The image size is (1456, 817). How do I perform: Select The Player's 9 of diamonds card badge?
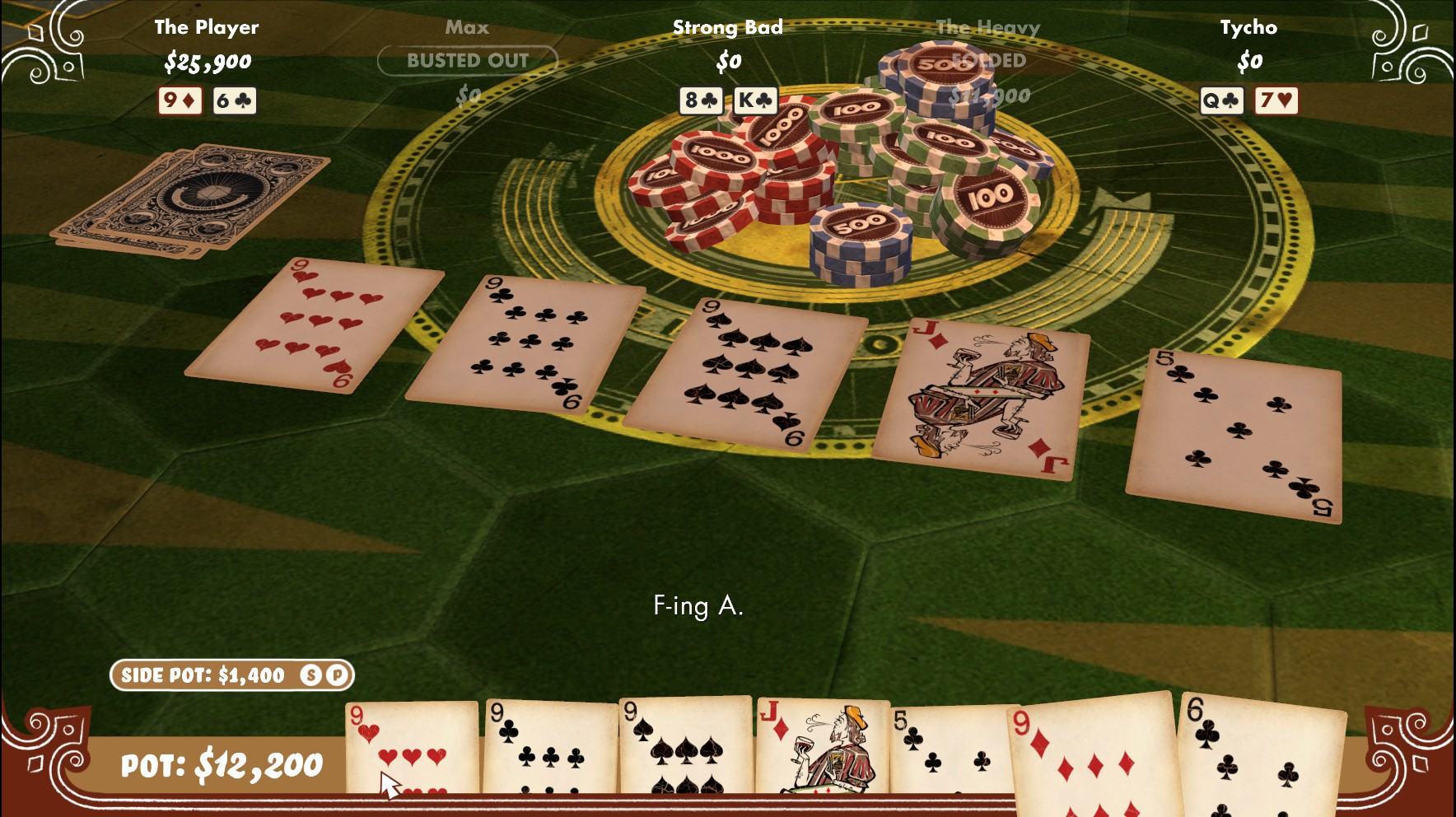point(180,101)
